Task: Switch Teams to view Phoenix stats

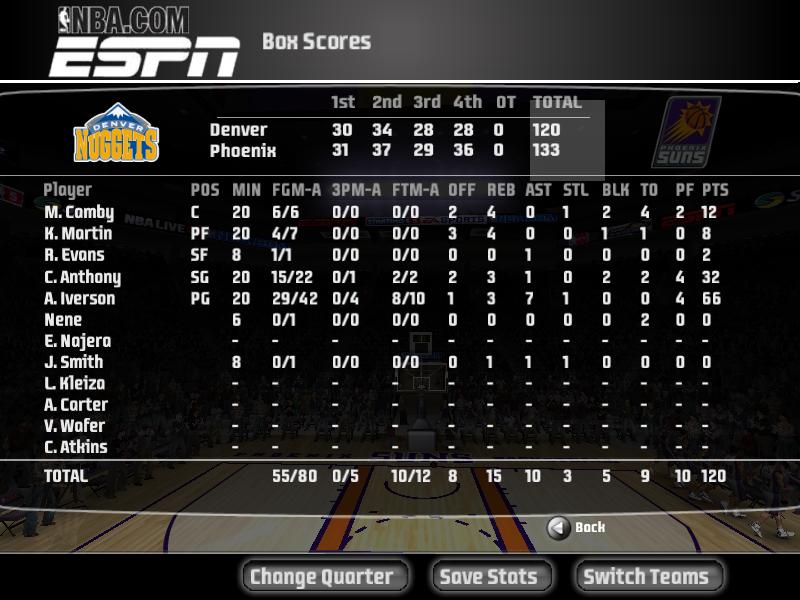Action: point(646,577)
